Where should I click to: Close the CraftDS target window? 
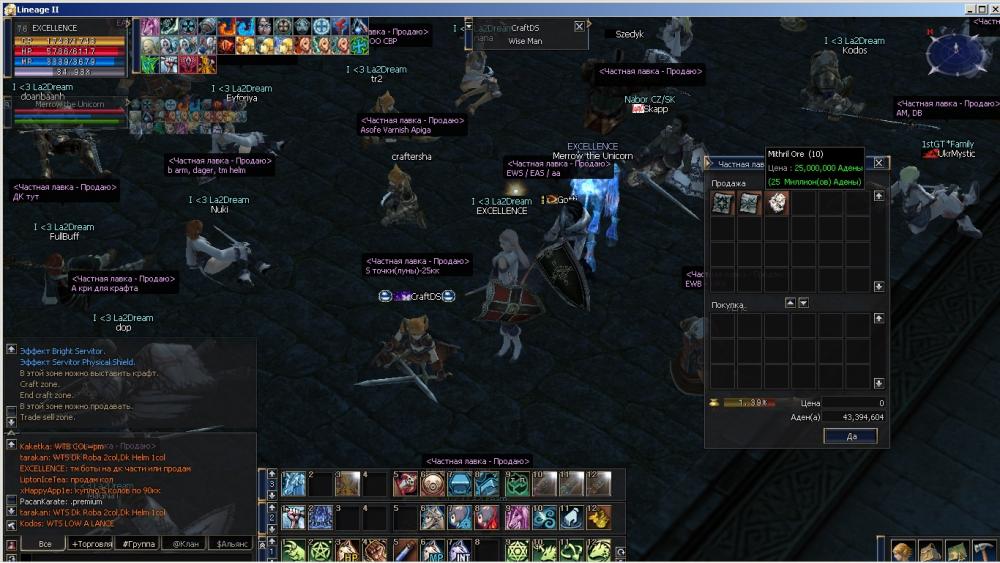pos(579,28)
